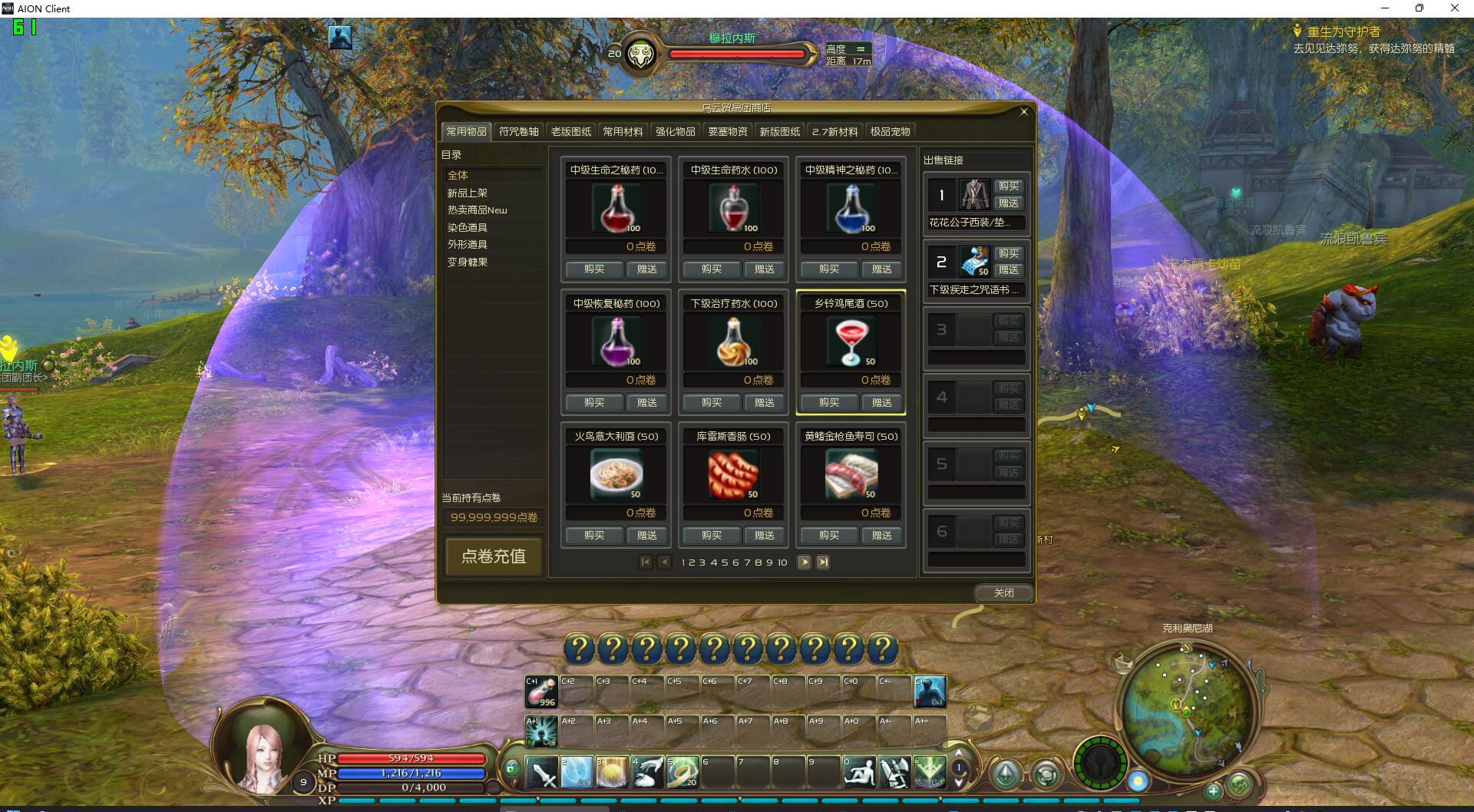The height and width of the screenshot is (812, 1474).
Task: Switch to the 符咒卷轴 shop tab
Action: 518,131
